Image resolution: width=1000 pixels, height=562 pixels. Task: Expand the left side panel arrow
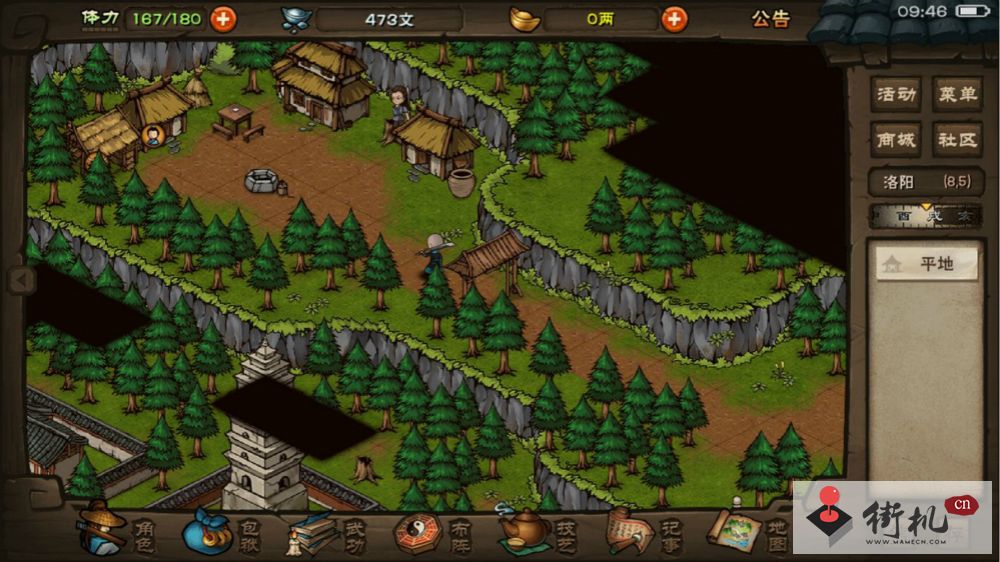coord(20,280)
